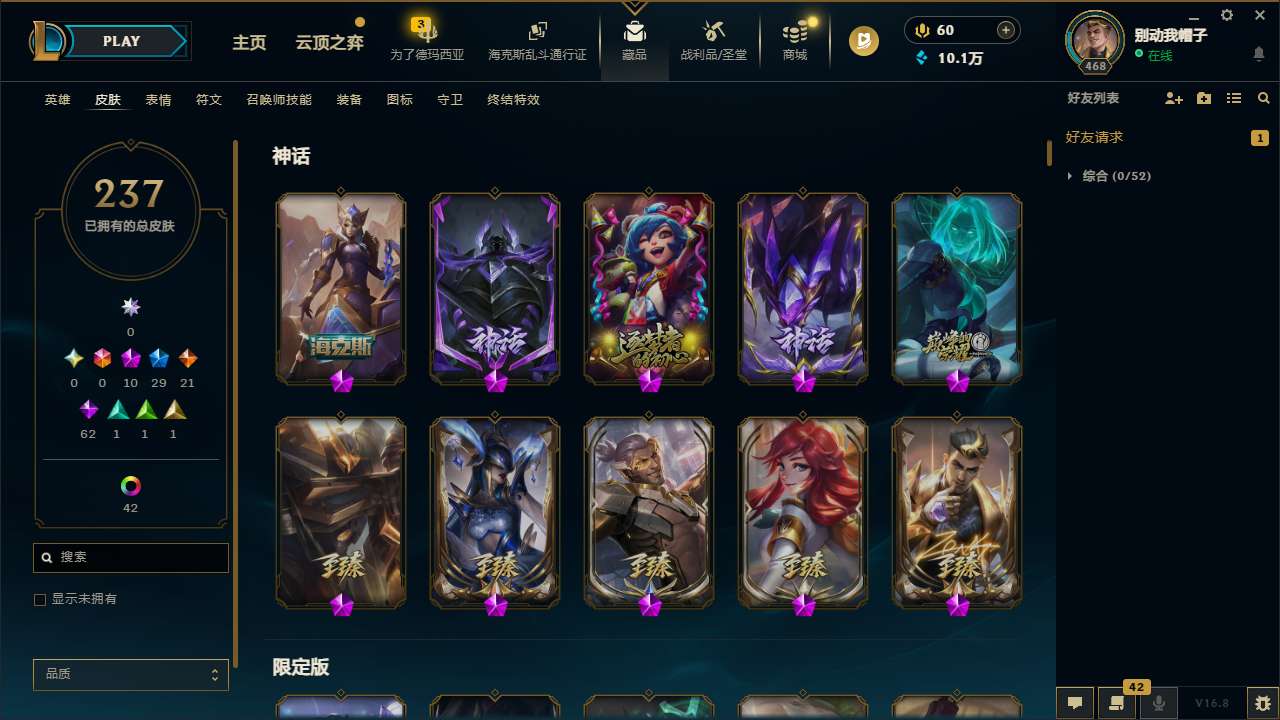Switch to the 英雄 tab
The image size is (1280, 720).
[57, 99]
